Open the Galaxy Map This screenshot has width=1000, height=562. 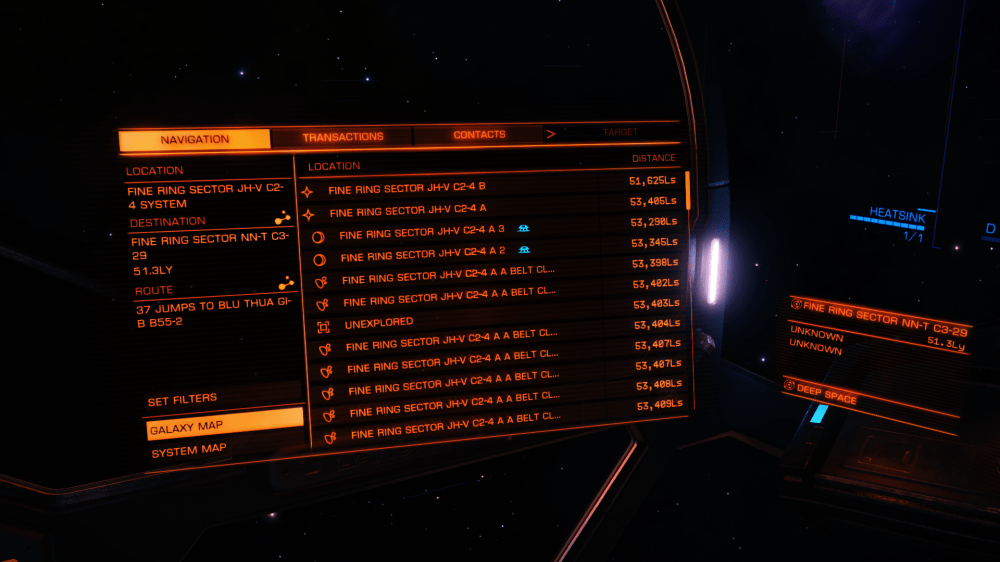tap(186, 427)
